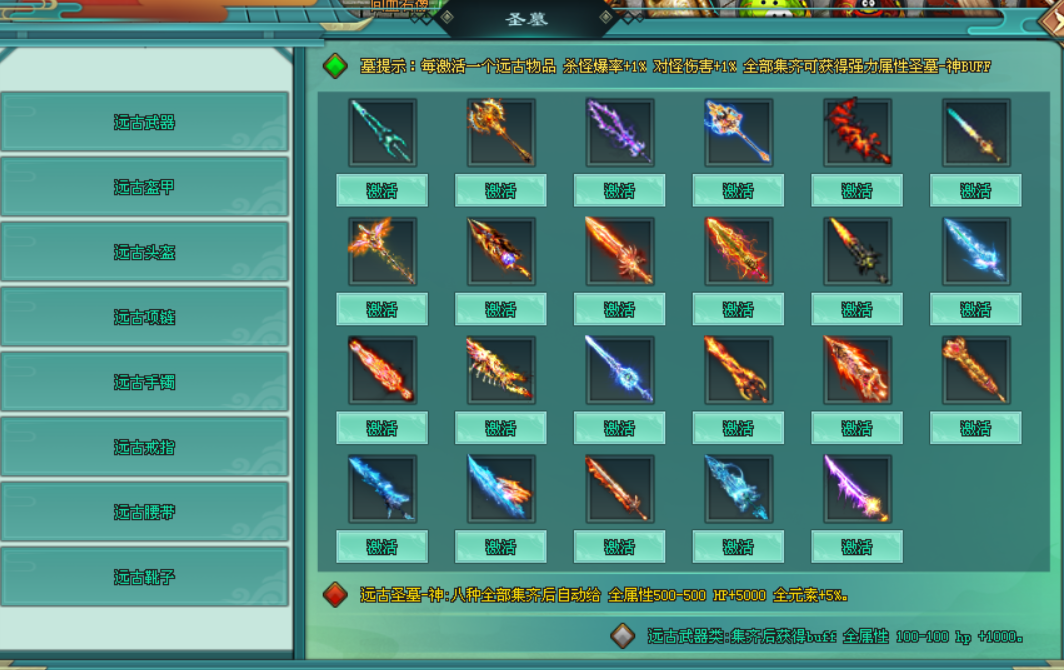The image size is (1064, 670).
Task: Click the purple jagged sword icon in top row
Action: 619,132
